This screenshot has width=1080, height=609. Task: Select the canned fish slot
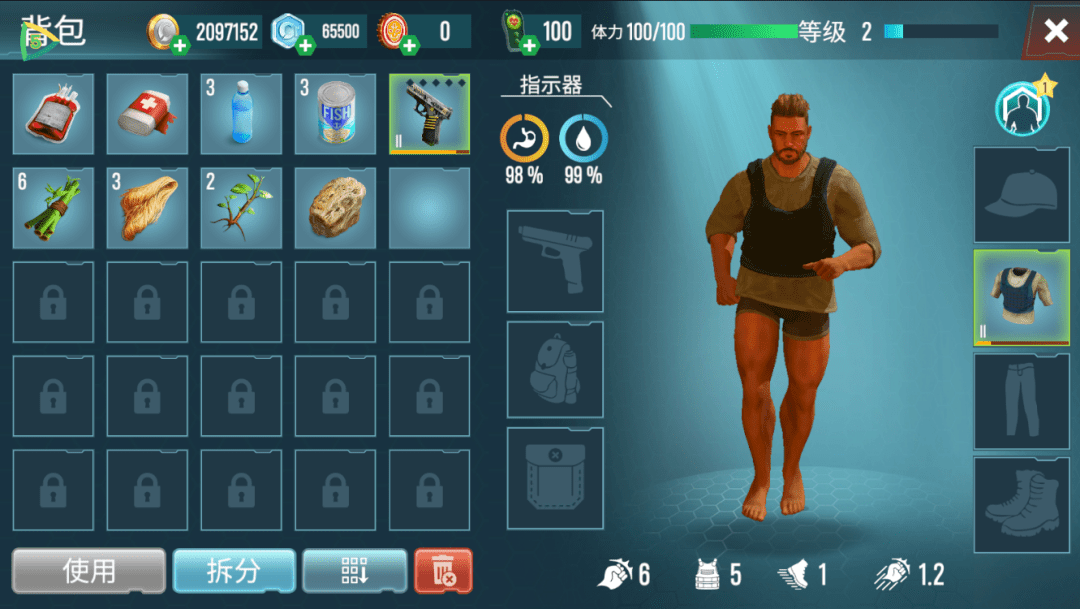coord(335,114)
